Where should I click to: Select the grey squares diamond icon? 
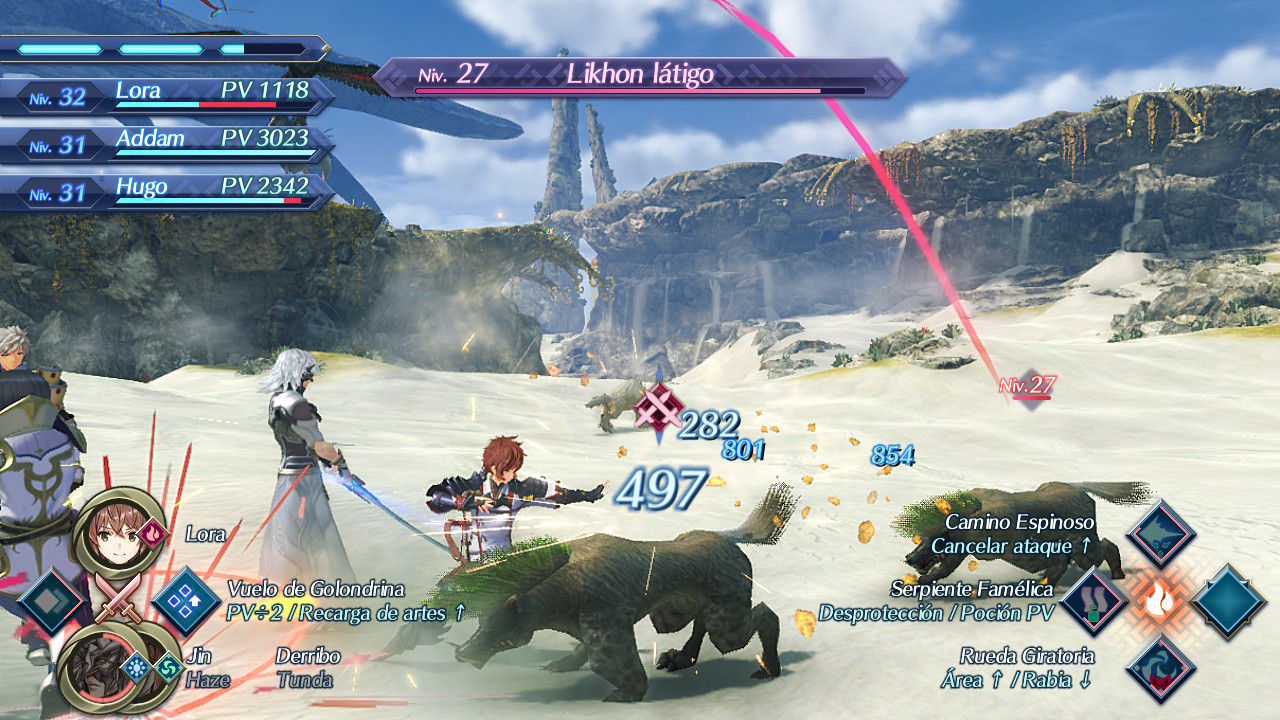click(49, 601)
